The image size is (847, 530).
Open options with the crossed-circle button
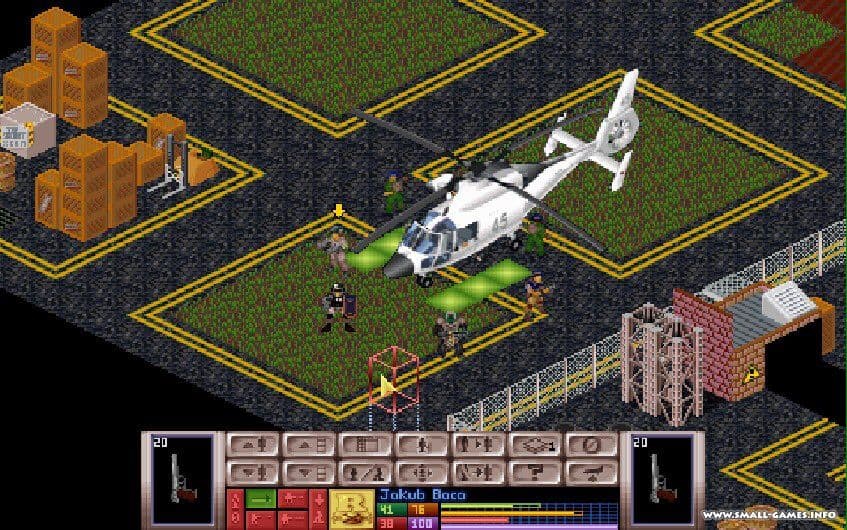(x=591, y=446)
